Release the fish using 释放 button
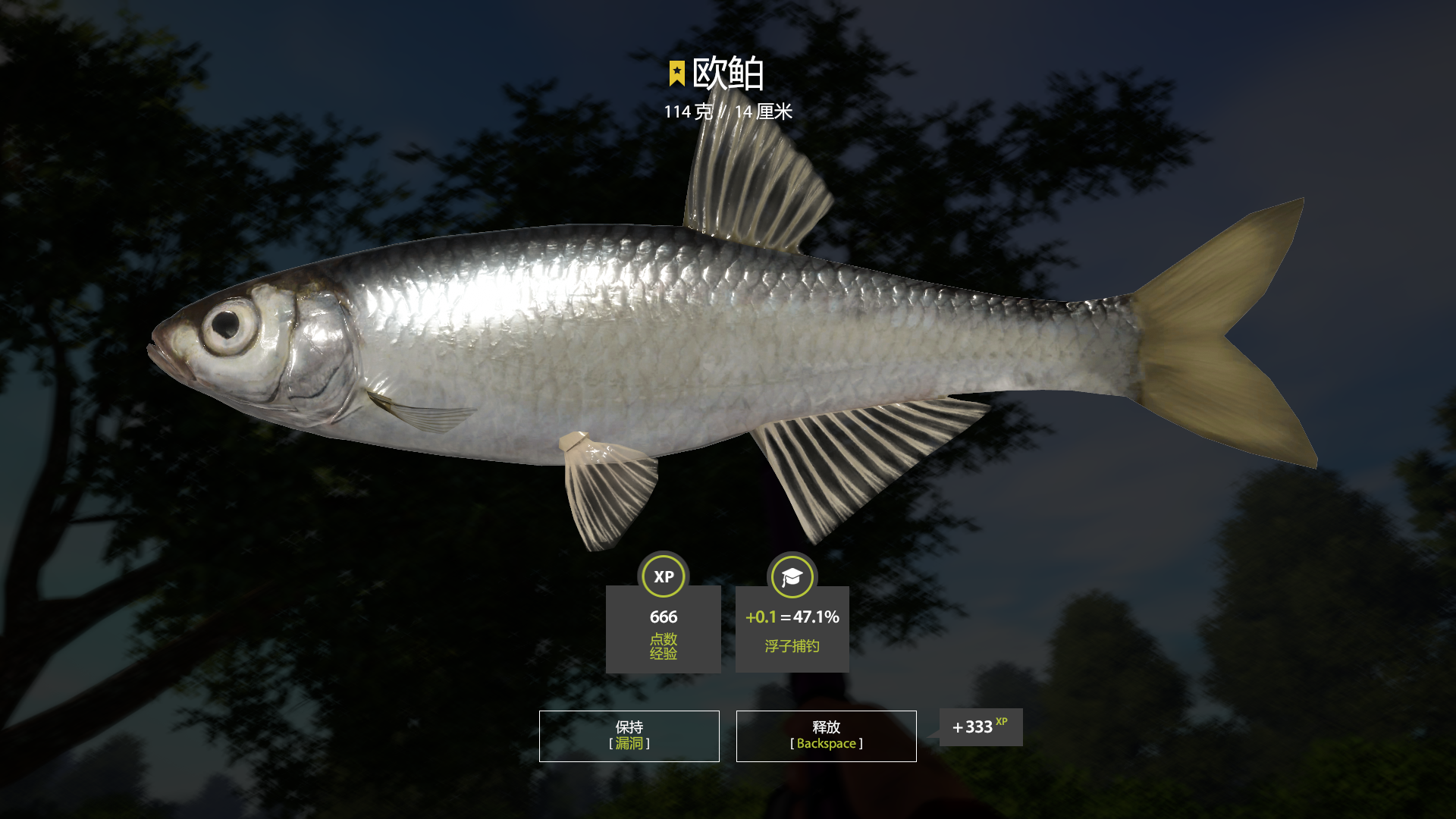 coord(826,736)
